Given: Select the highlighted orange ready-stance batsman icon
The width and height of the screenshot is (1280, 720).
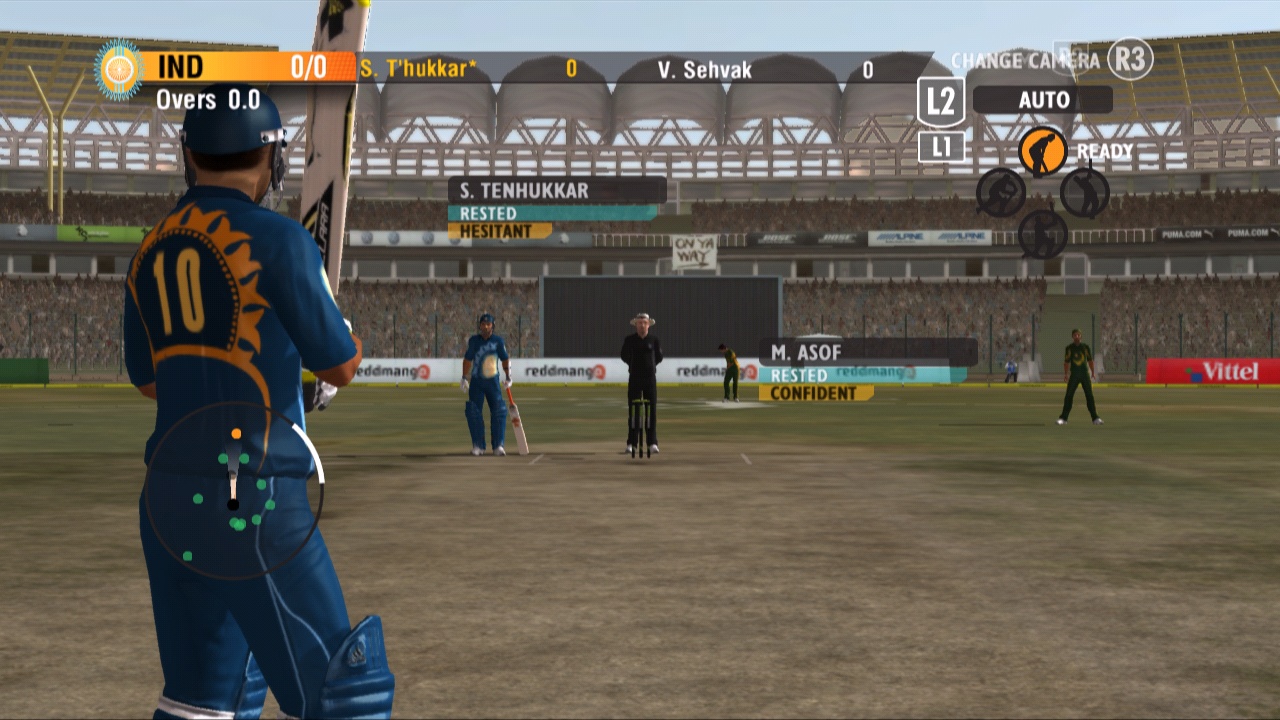Looking at the screenshot, I should point(1042,151).
